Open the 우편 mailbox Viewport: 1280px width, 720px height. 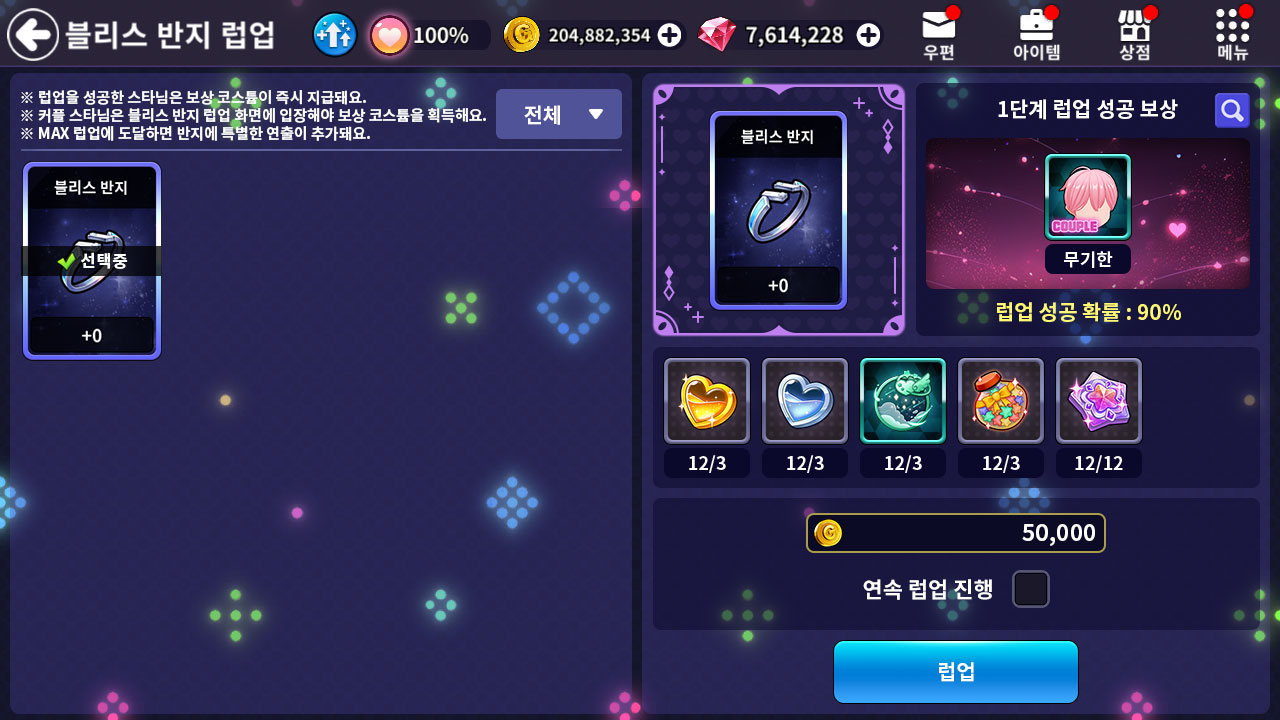pyautogui.click(x=938, y=33)
